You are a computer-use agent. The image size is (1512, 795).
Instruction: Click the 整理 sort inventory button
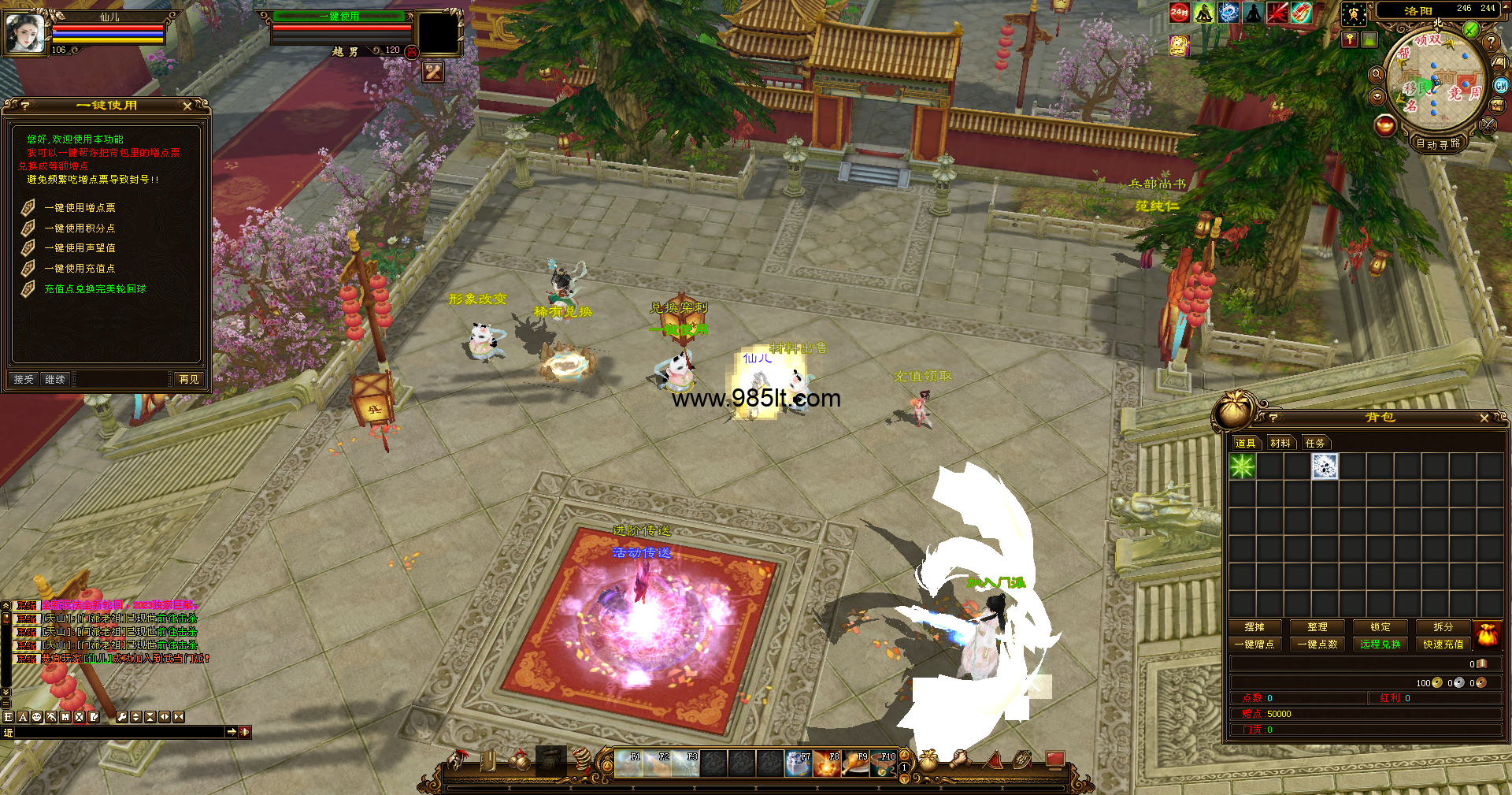point(1317,627)
